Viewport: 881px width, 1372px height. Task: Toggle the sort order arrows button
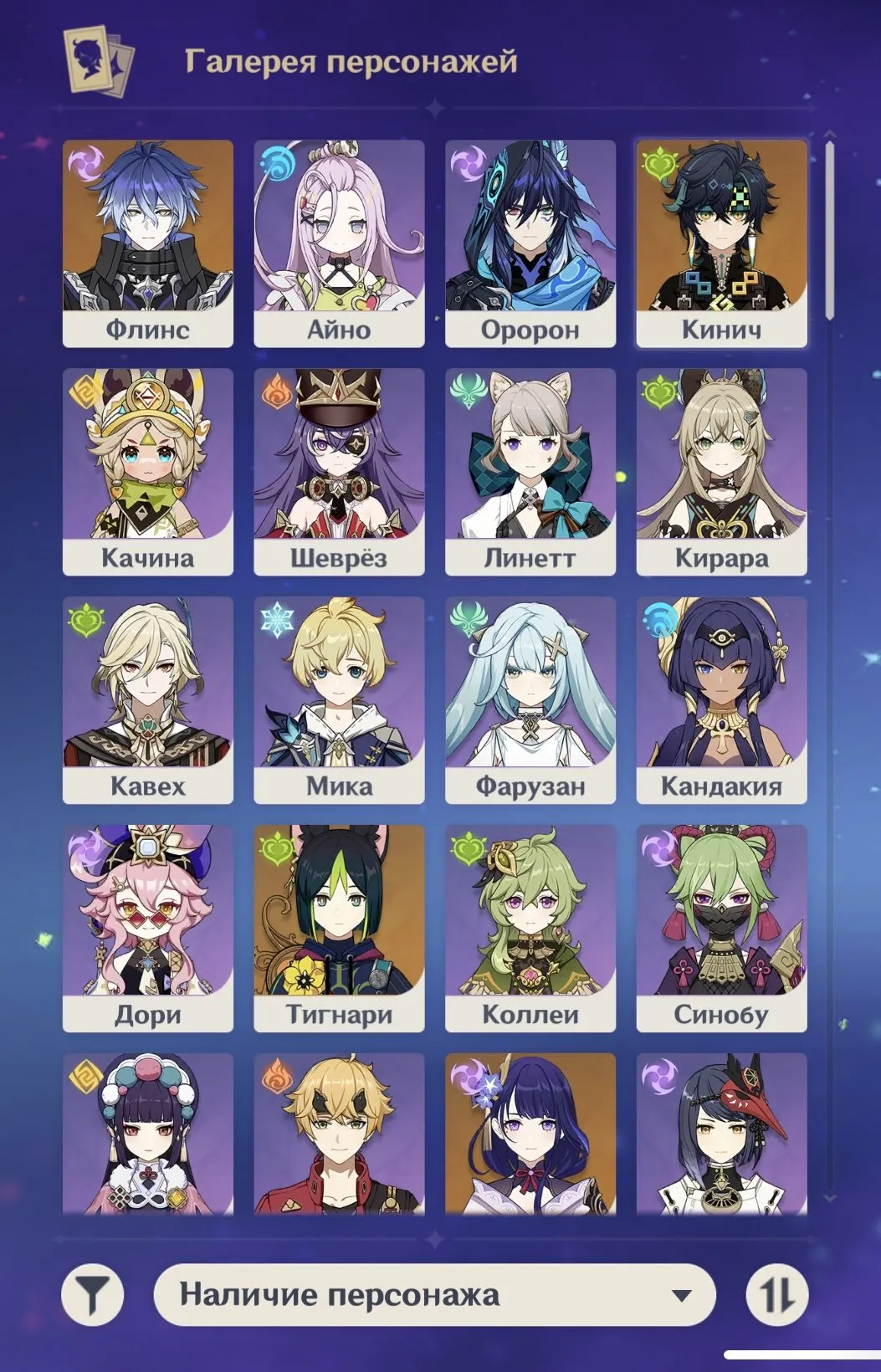[777, 1295]
